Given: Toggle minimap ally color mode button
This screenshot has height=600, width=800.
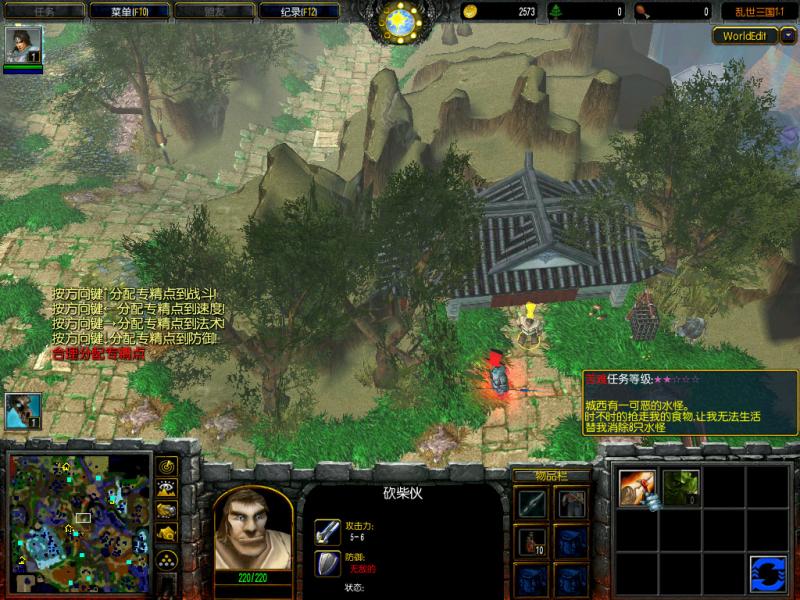Looking at the screenshot, I should click(167, 511).
